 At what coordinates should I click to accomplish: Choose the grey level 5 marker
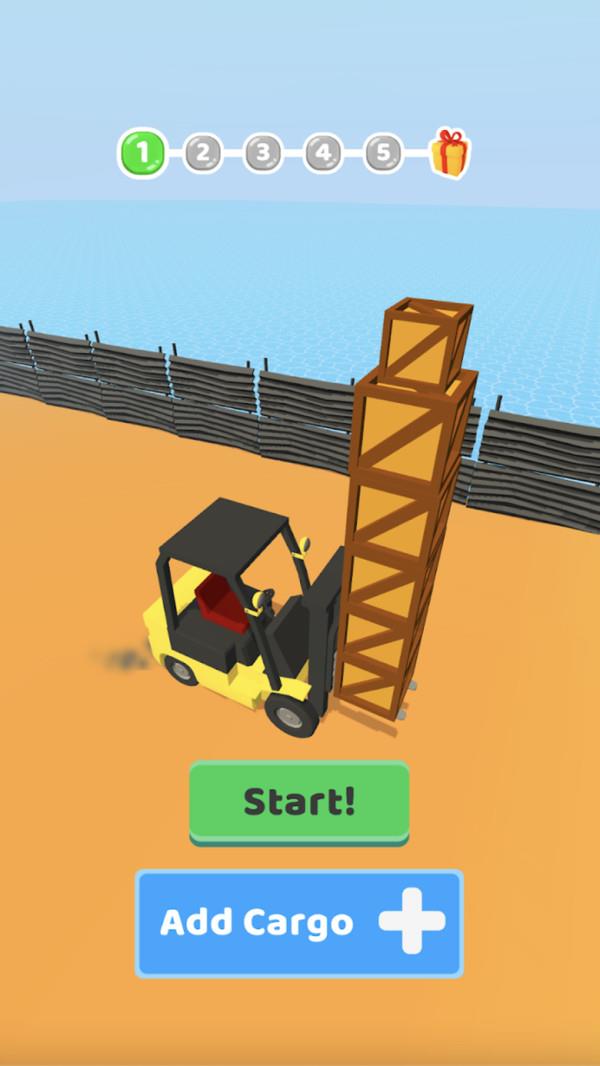click(x=382, y=153)
